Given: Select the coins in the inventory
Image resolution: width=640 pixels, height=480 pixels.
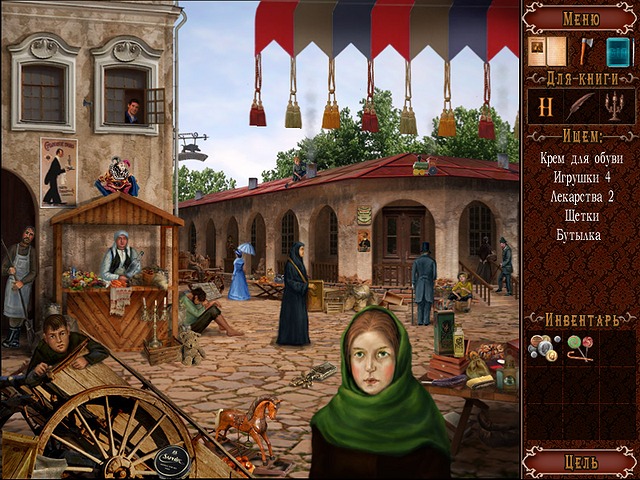Looking at the screenshot, I should (544, 348).
